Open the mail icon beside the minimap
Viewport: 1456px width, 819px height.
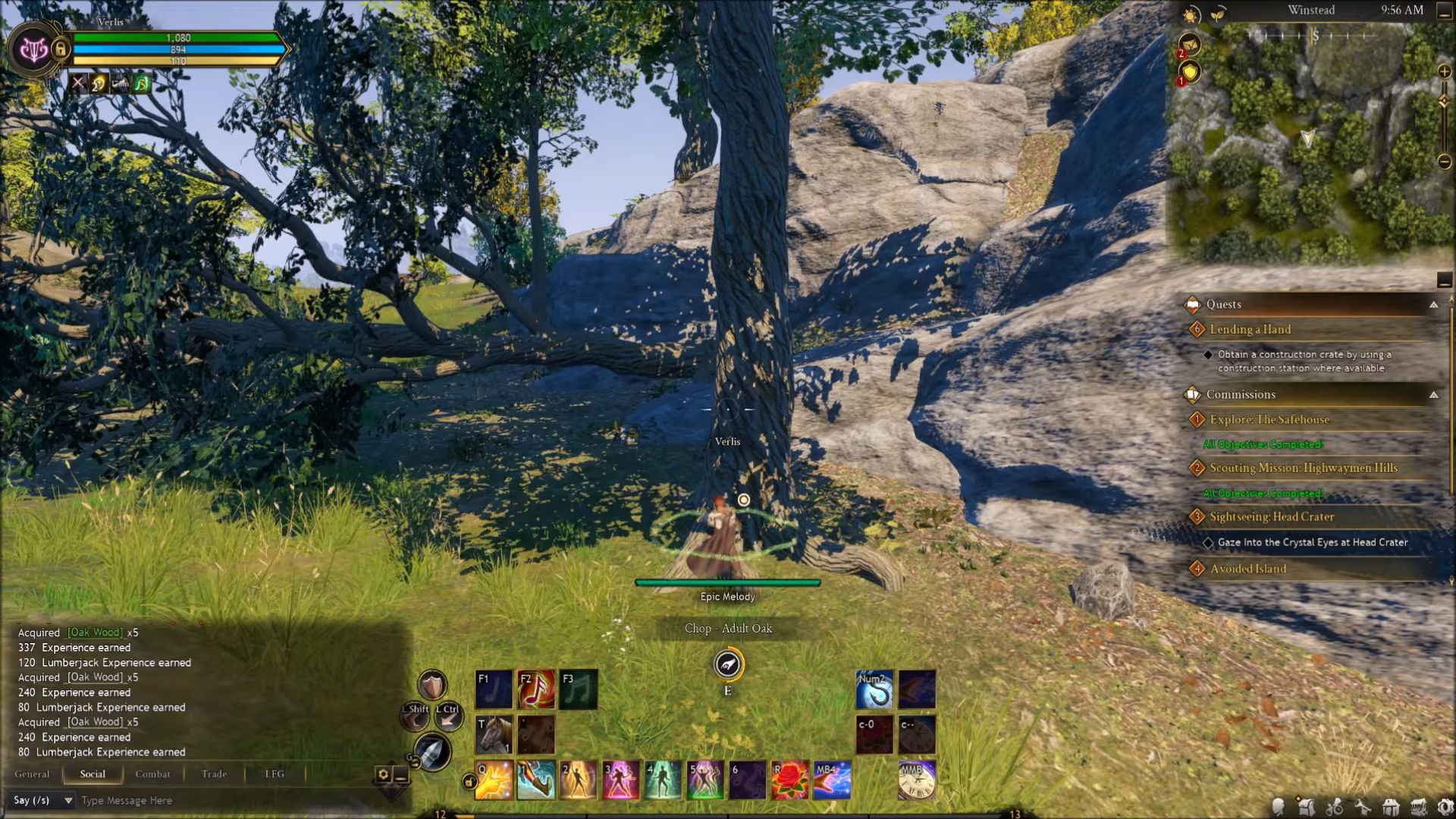[x=1191, y=44]
